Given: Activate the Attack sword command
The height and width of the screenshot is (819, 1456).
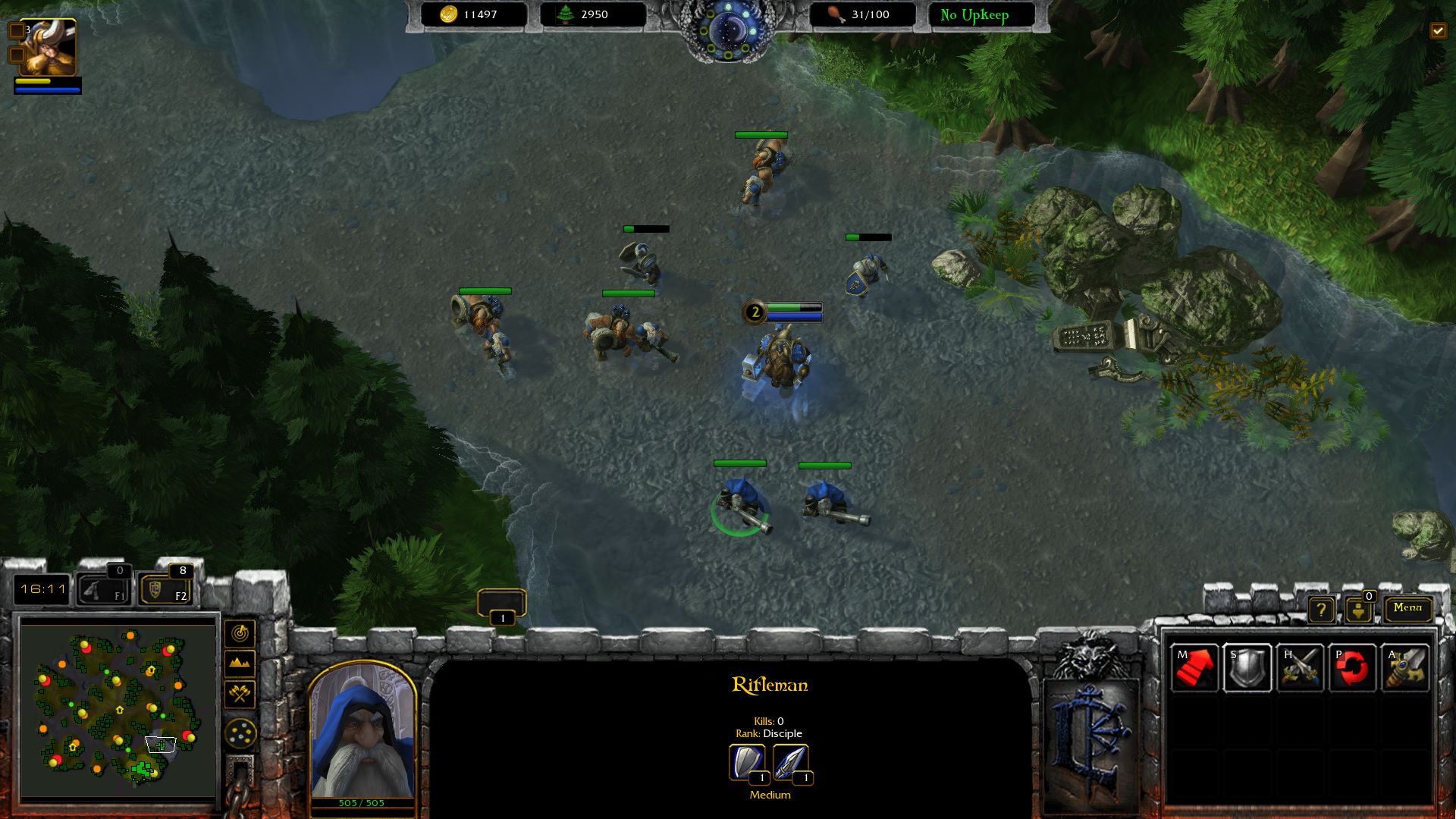Looking at the screenshot, I should 1405,668.
